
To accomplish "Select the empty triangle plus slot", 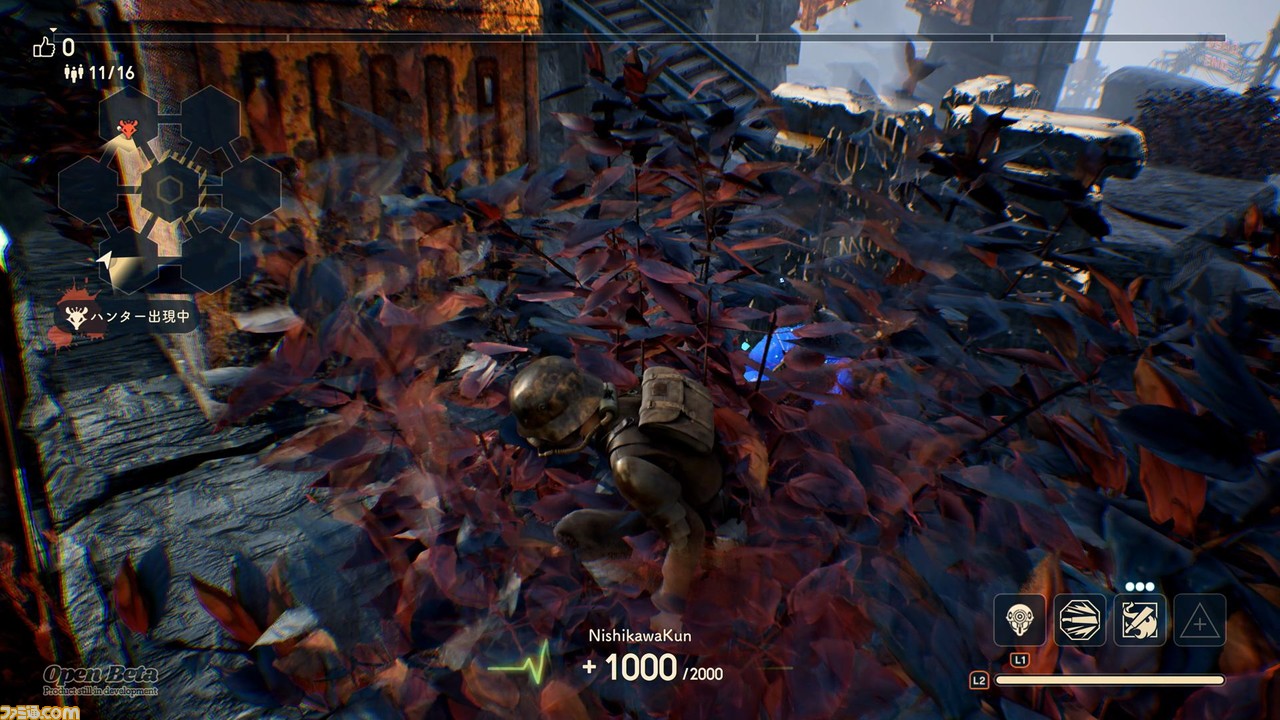I will 1199,620.
